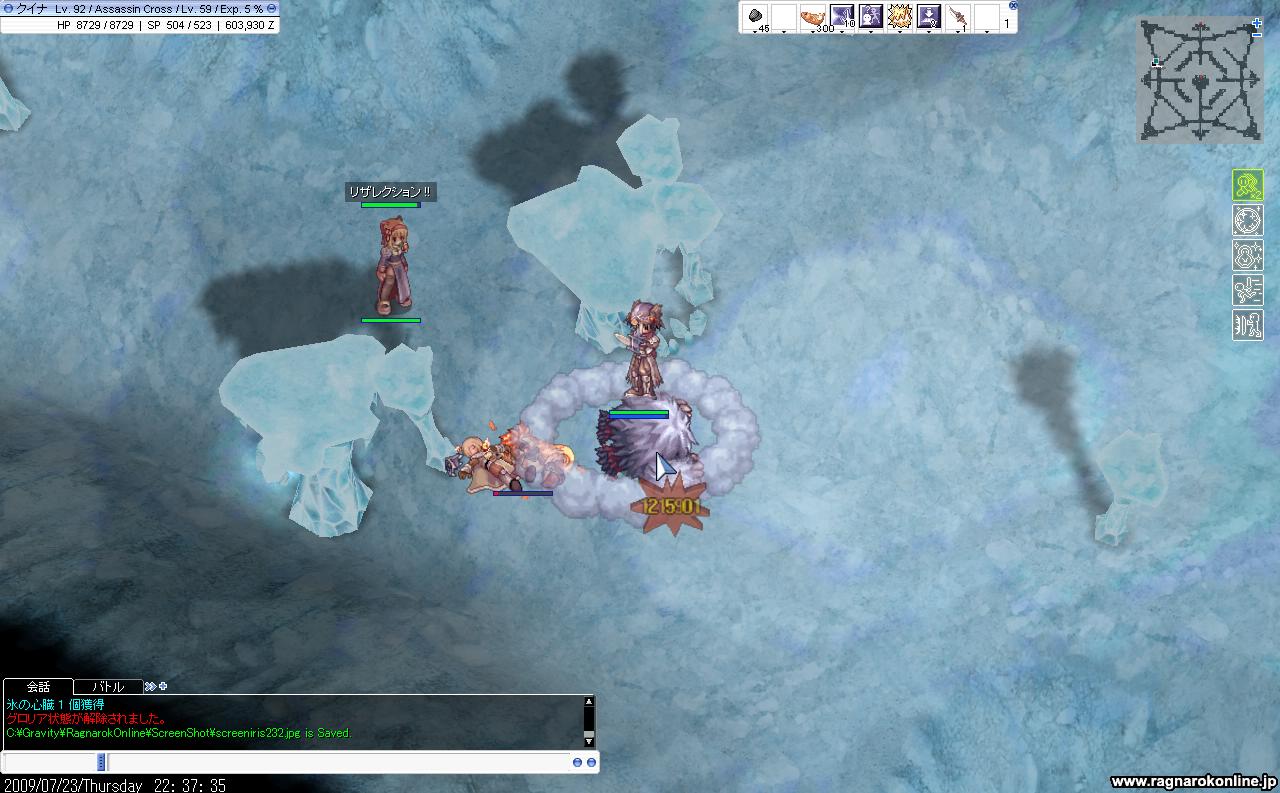This screenshot has height=793, width=1280.
Task: Click the sparkling figure status buff icon
Action: coord(1248,255)
